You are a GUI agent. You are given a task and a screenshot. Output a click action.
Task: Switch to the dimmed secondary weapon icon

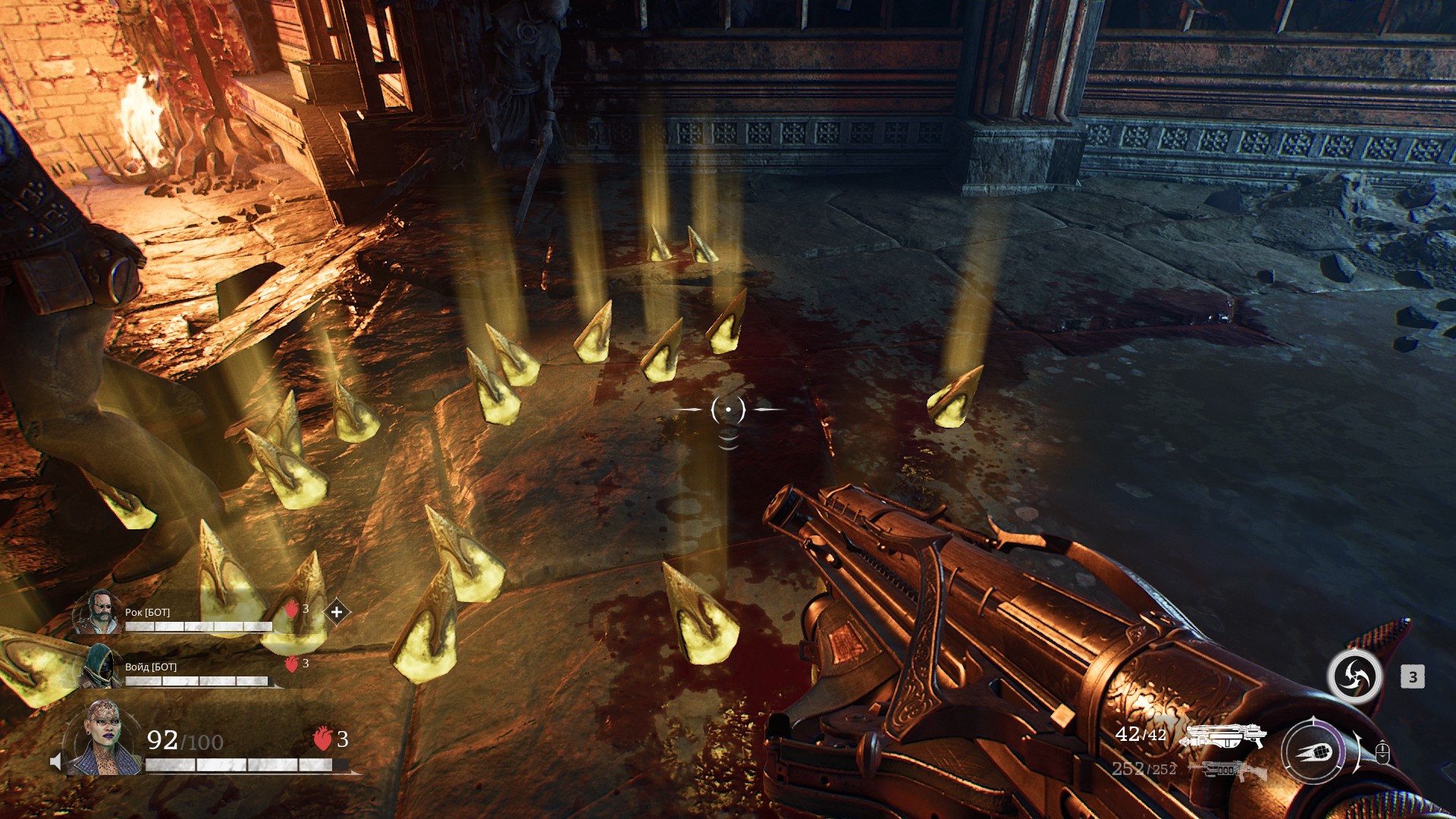(1228, 770)
